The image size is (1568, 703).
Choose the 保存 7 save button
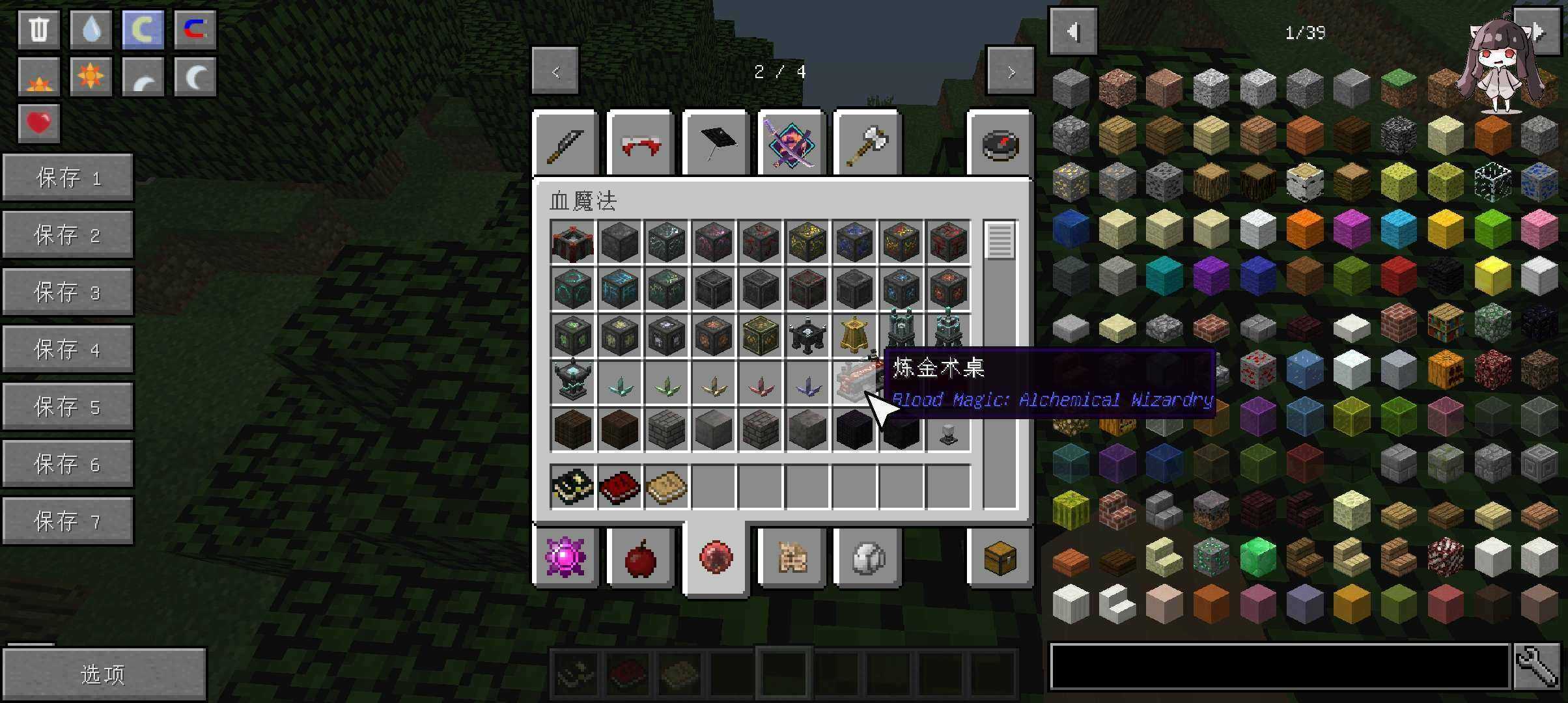(x=68, y=521)
